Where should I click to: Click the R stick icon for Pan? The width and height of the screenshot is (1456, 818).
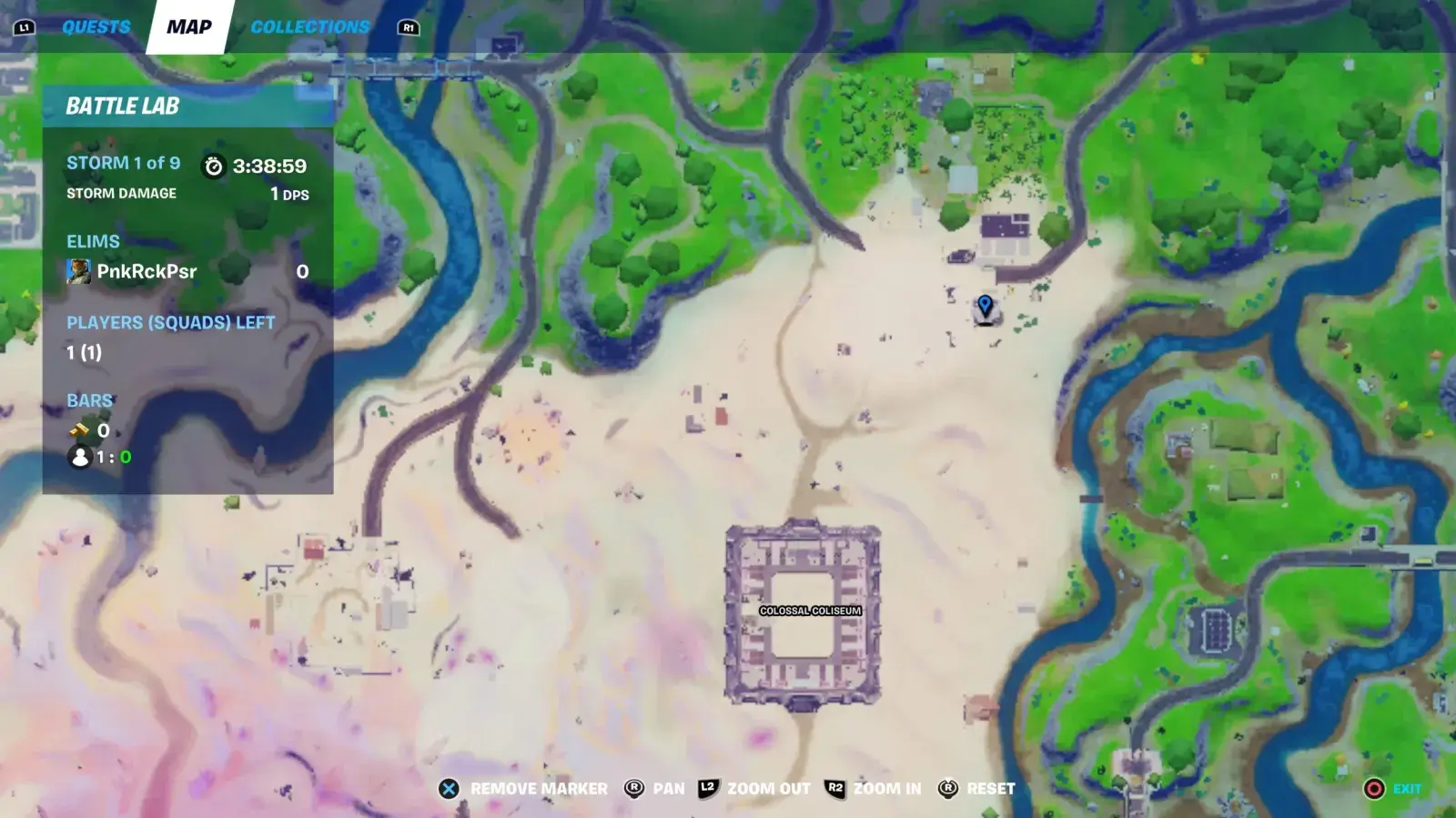(x=632, y=788)
